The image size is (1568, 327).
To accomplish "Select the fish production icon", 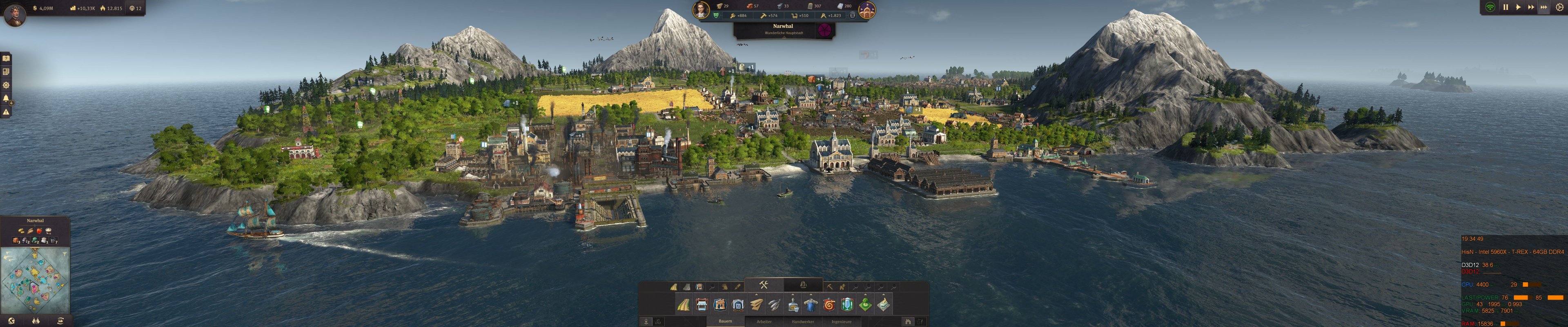I will pos(774,305).
